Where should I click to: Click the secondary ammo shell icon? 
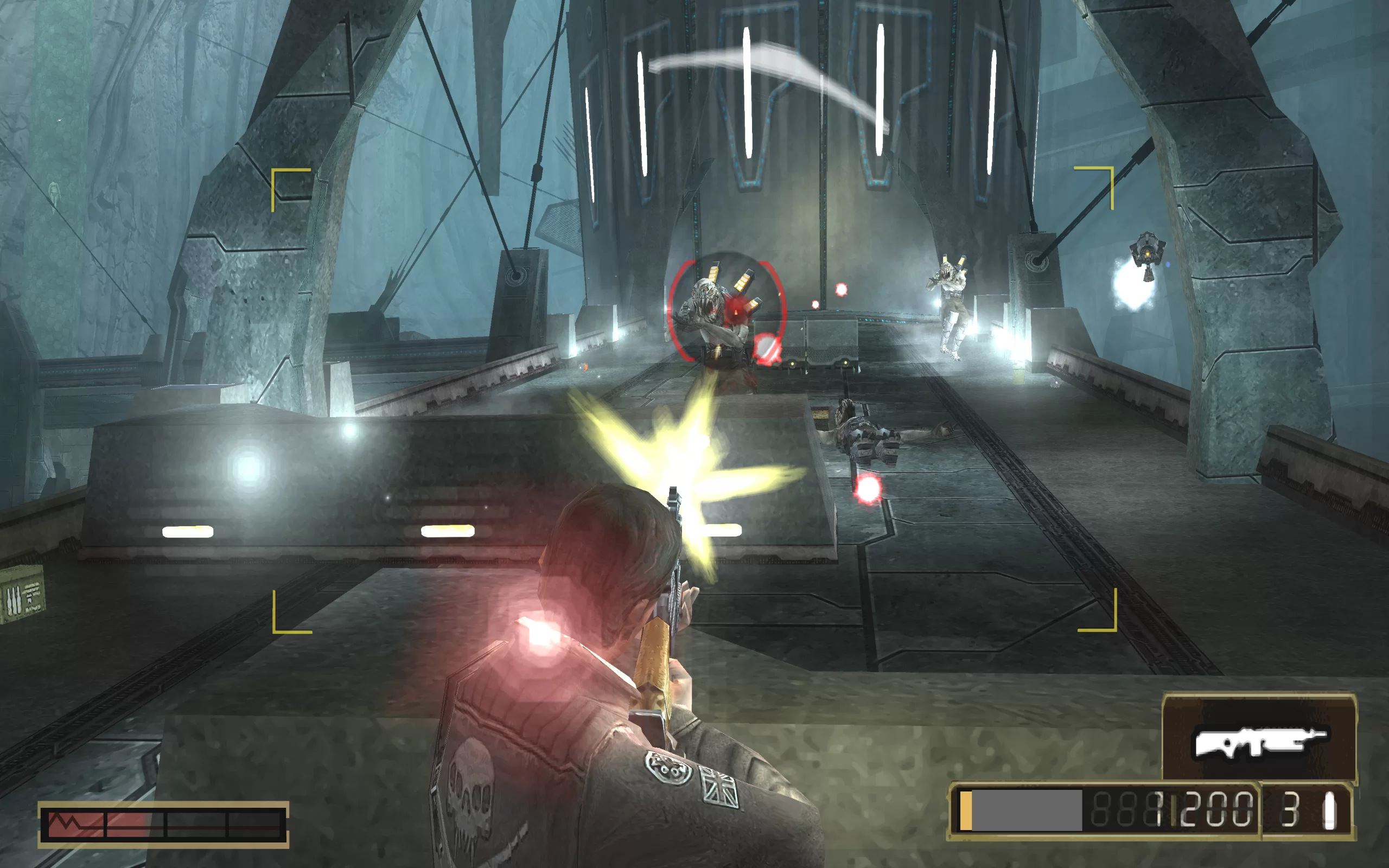(x=1329, y=810)
